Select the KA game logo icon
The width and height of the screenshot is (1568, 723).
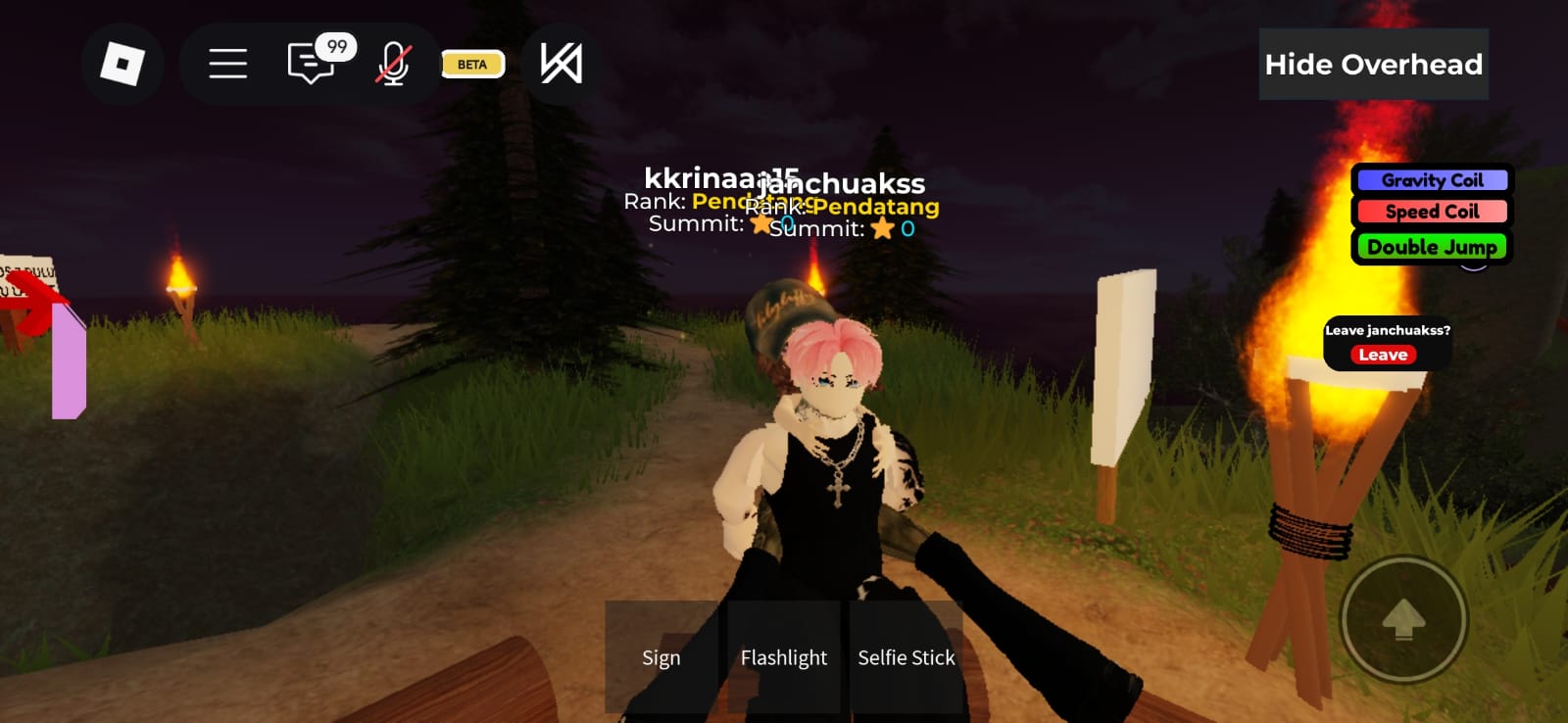559,64
